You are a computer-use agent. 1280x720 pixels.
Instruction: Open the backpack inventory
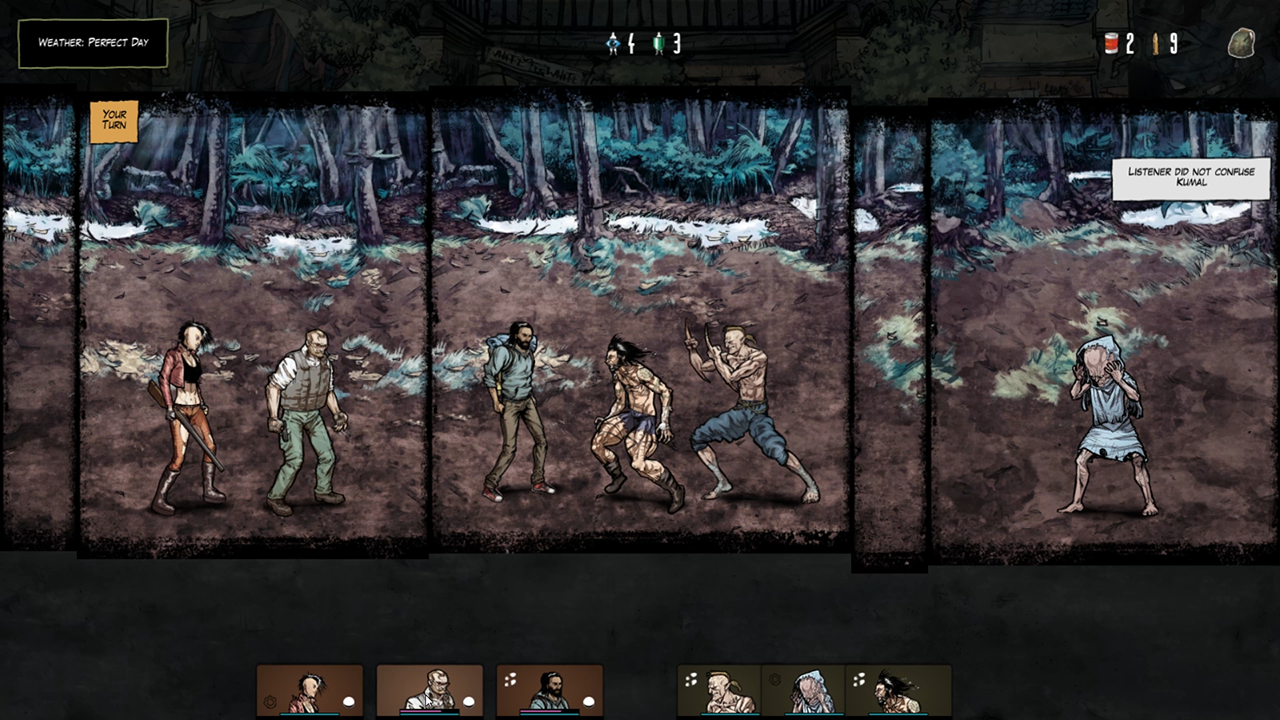click(x=1241, y=43)
